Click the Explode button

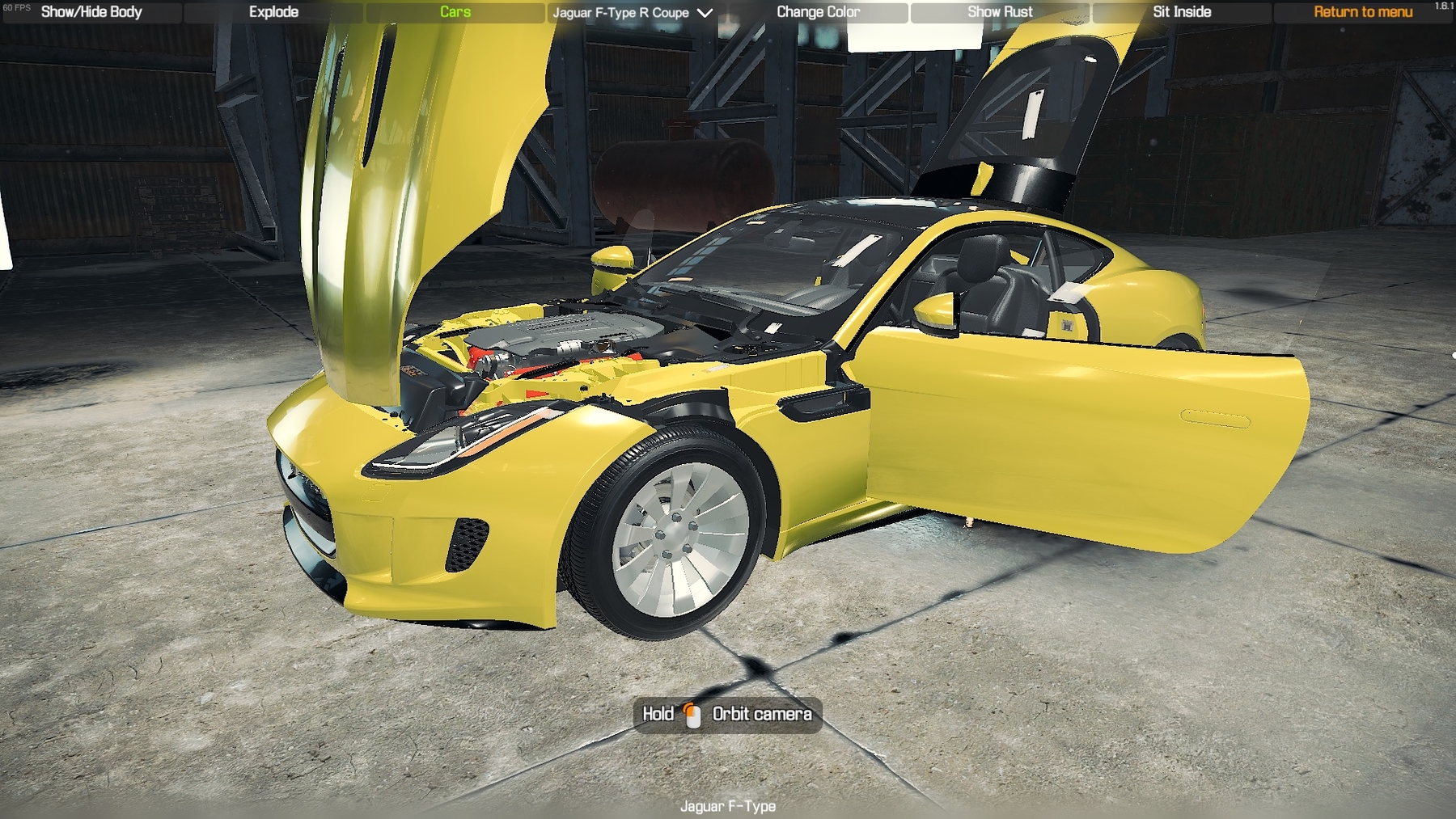point(273,12)
